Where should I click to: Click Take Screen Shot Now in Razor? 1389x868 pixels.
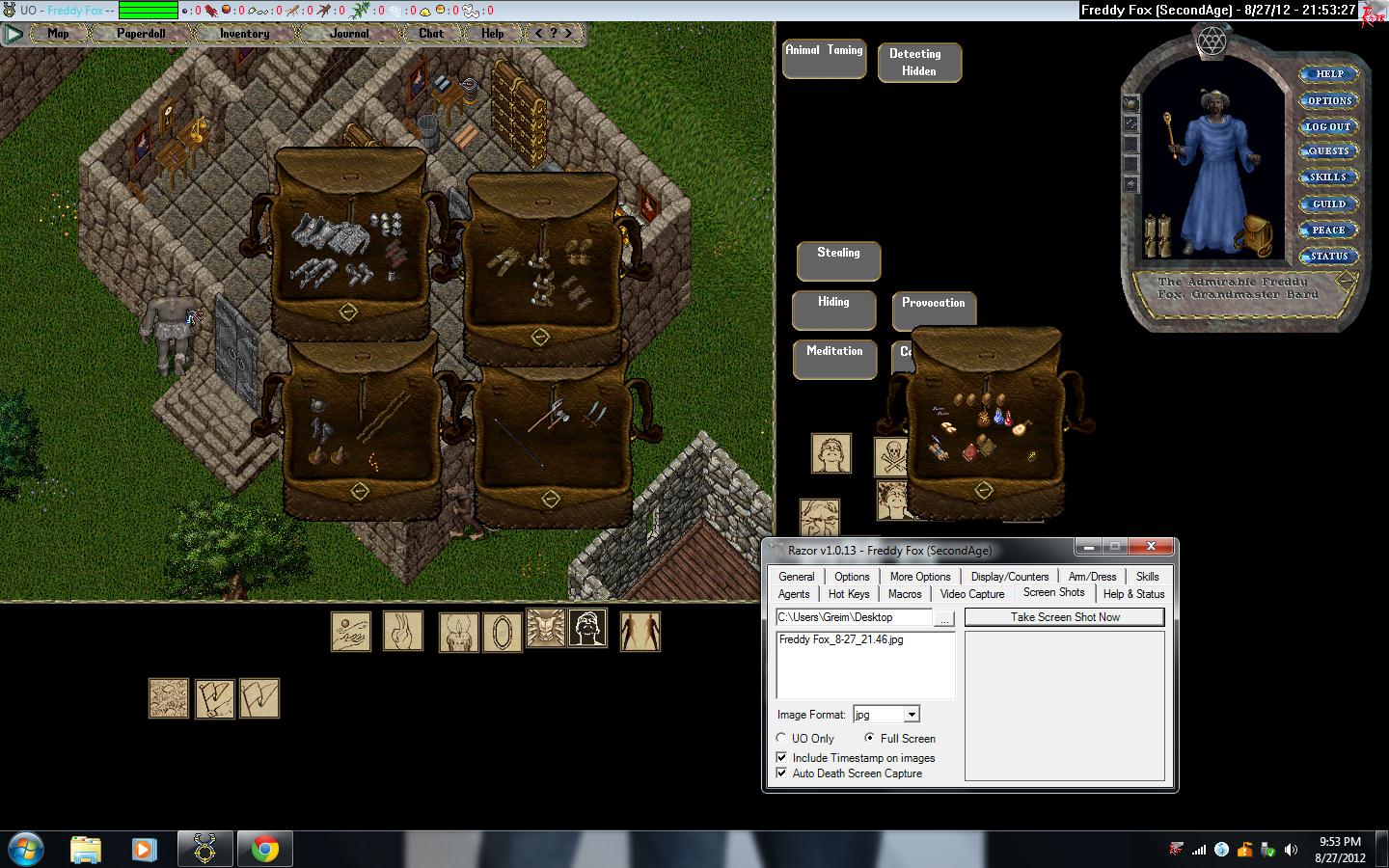pos(1065,617)
